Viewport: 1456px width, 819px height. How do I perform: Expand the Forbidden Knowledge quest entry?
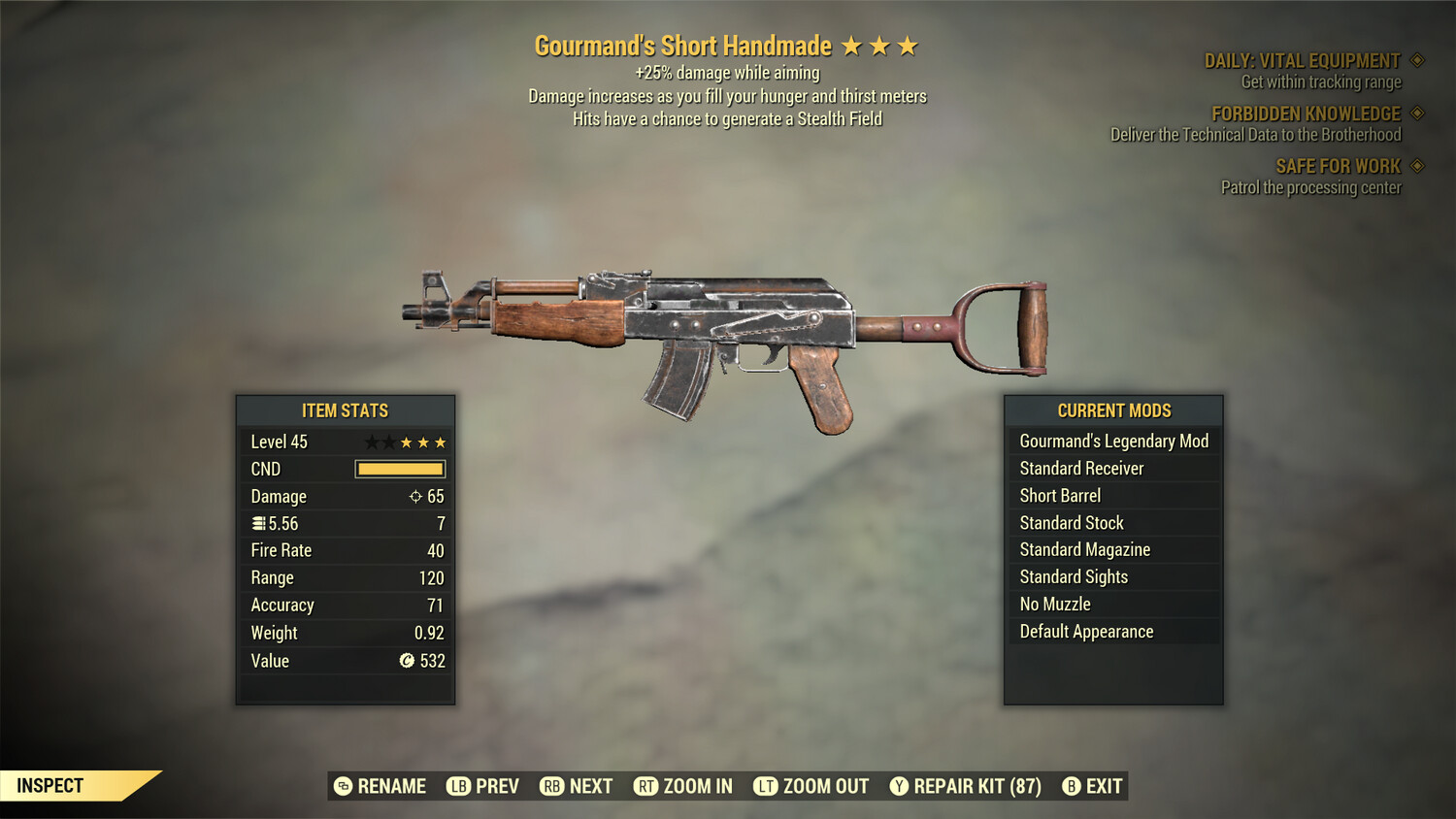click(x=1305, y=113)
